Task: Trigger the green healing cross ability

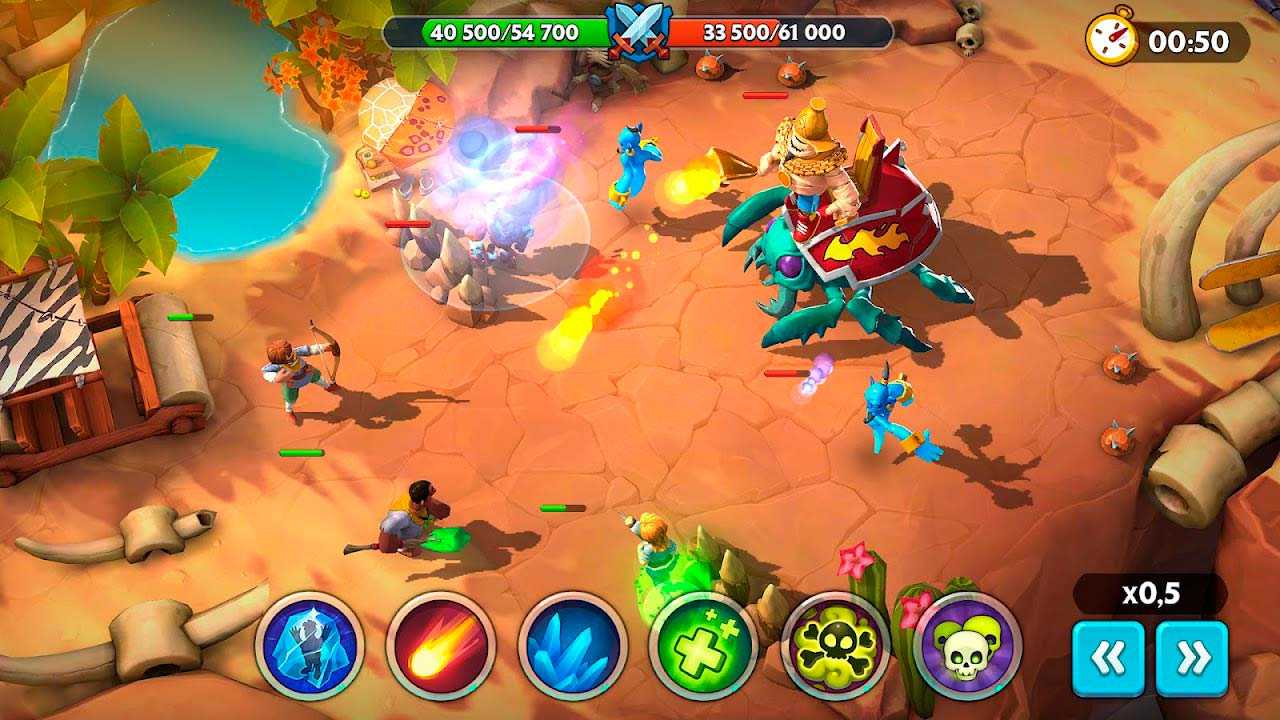Action: click(x=703, y=646)
